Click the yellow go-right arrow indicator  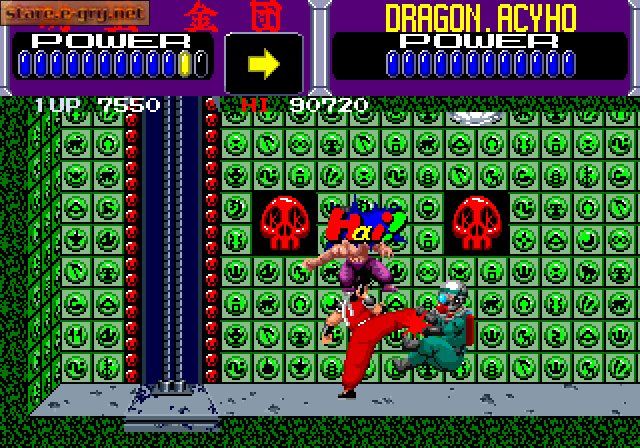tap(264, 63)
